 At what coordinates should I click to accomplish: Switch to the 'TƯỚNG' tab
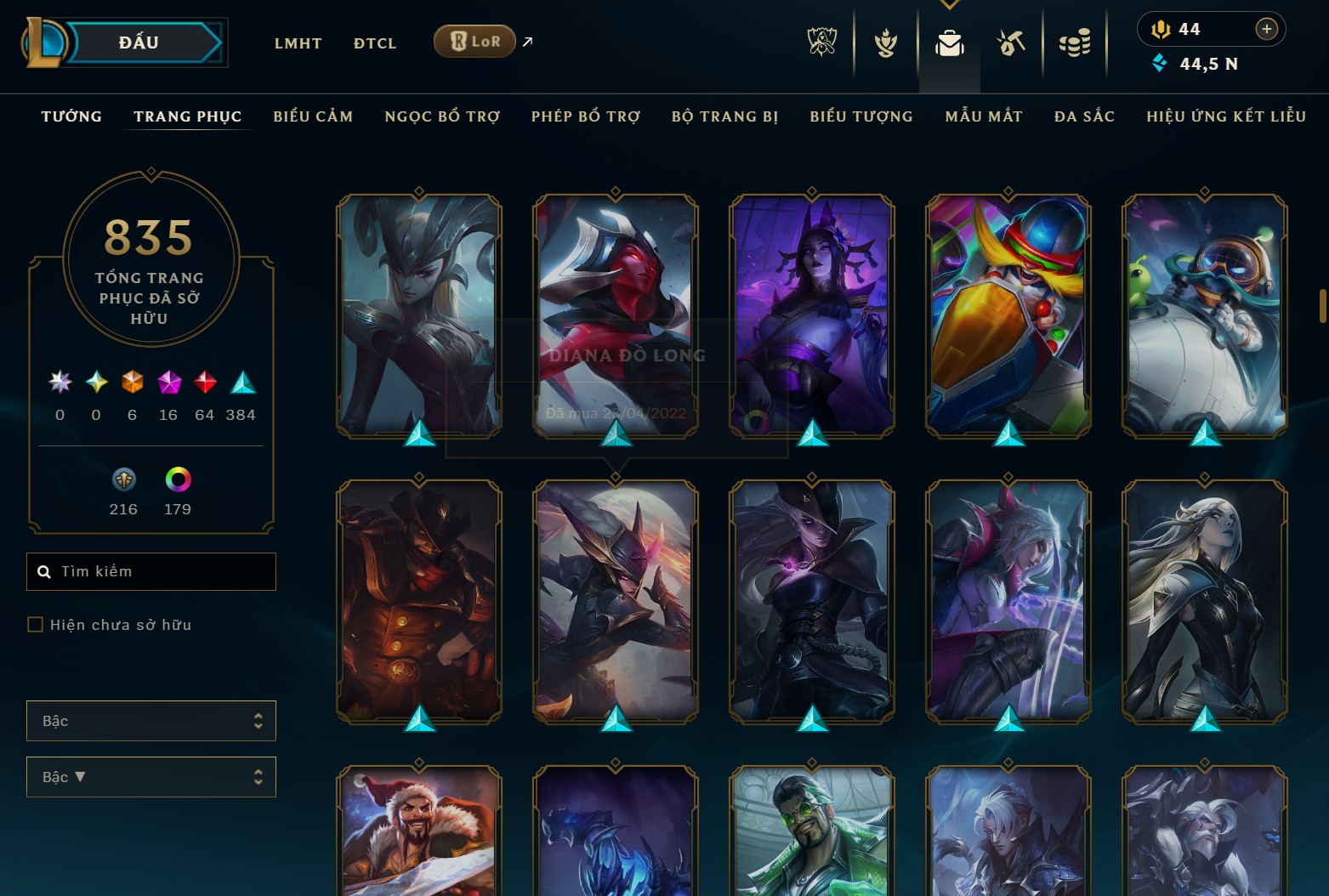[71, 116]
